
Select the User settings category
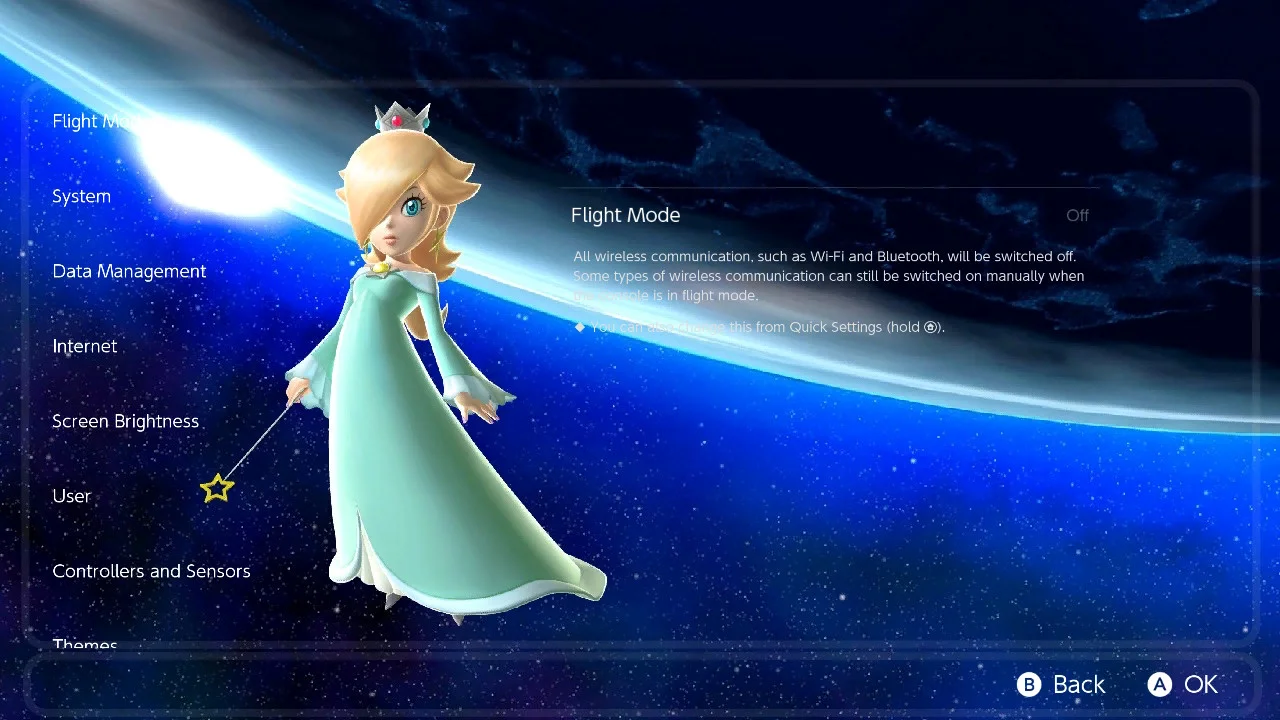click(x=72, y=497)
